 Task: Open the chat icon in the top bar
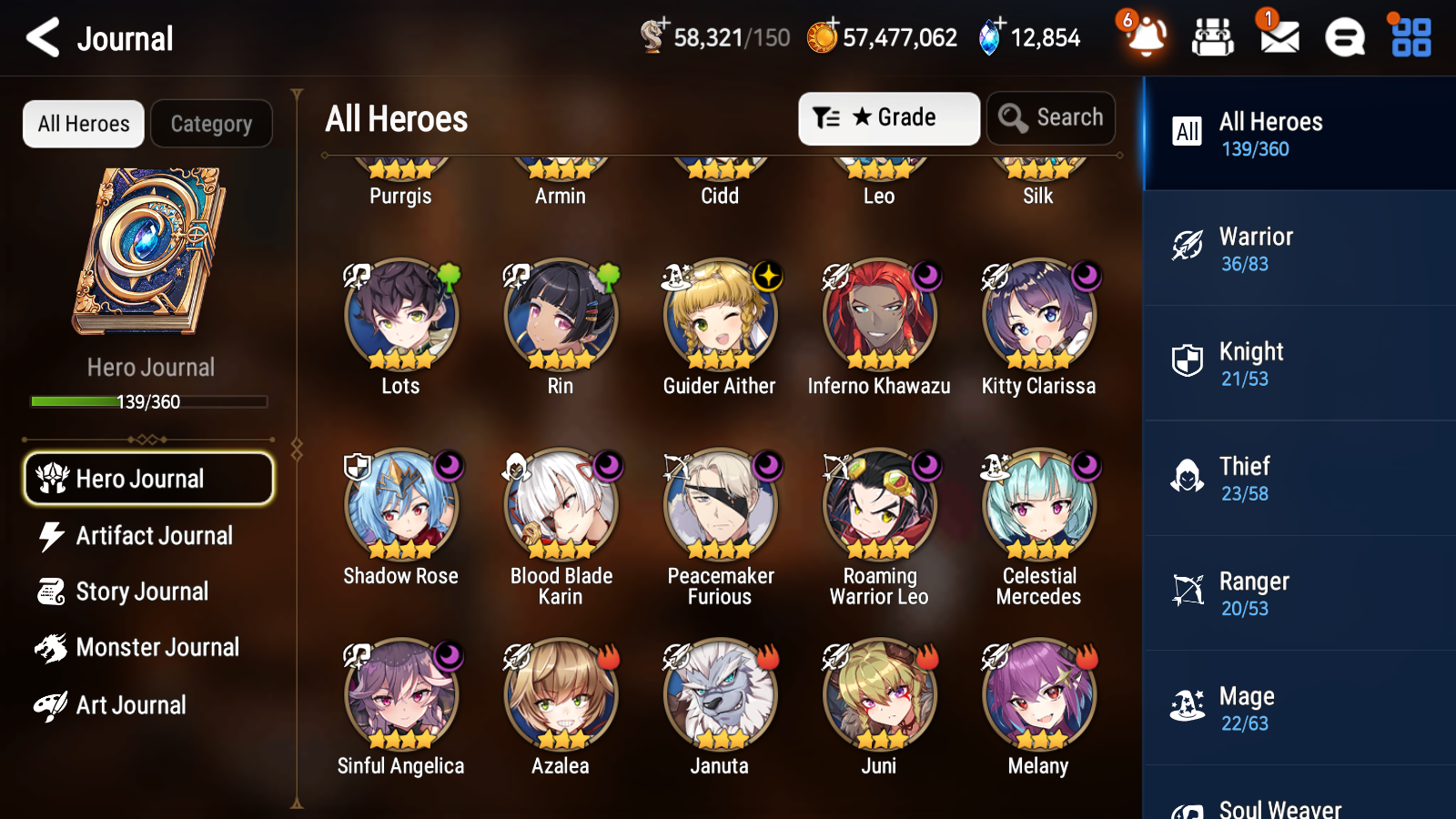pyautogui.click(x=1344, y=37)
